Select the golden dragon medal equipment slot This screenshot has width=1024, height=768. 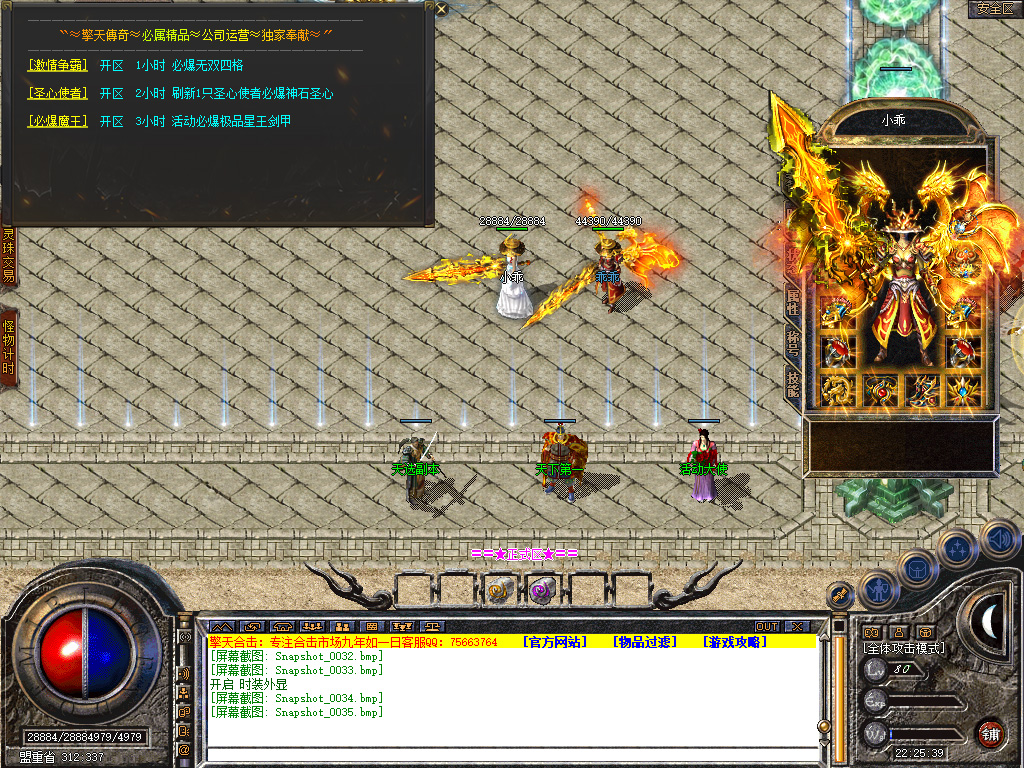click(836, 391)
